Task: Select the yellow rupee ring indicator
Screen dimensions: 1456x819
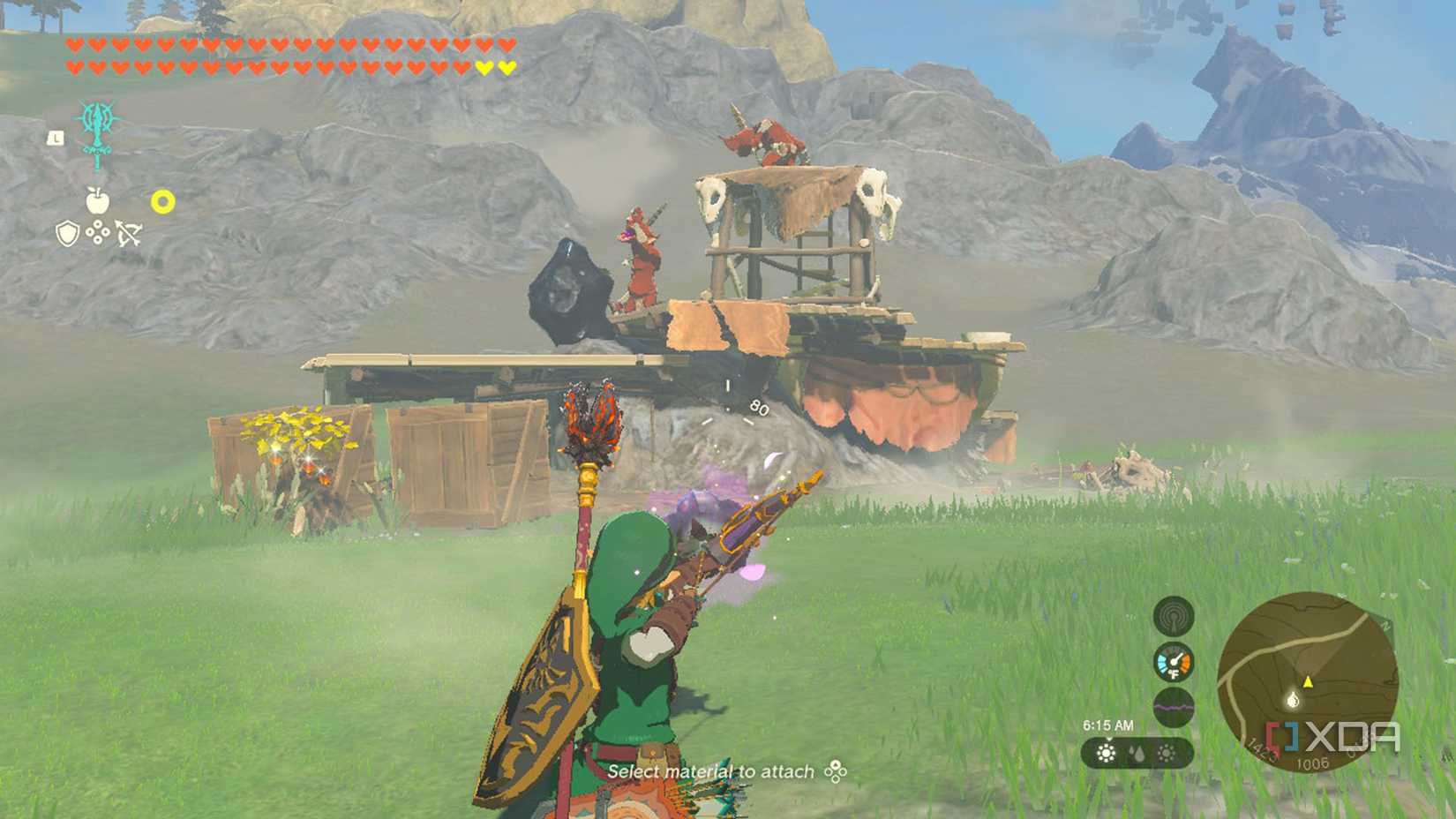Action: [162, 201]
